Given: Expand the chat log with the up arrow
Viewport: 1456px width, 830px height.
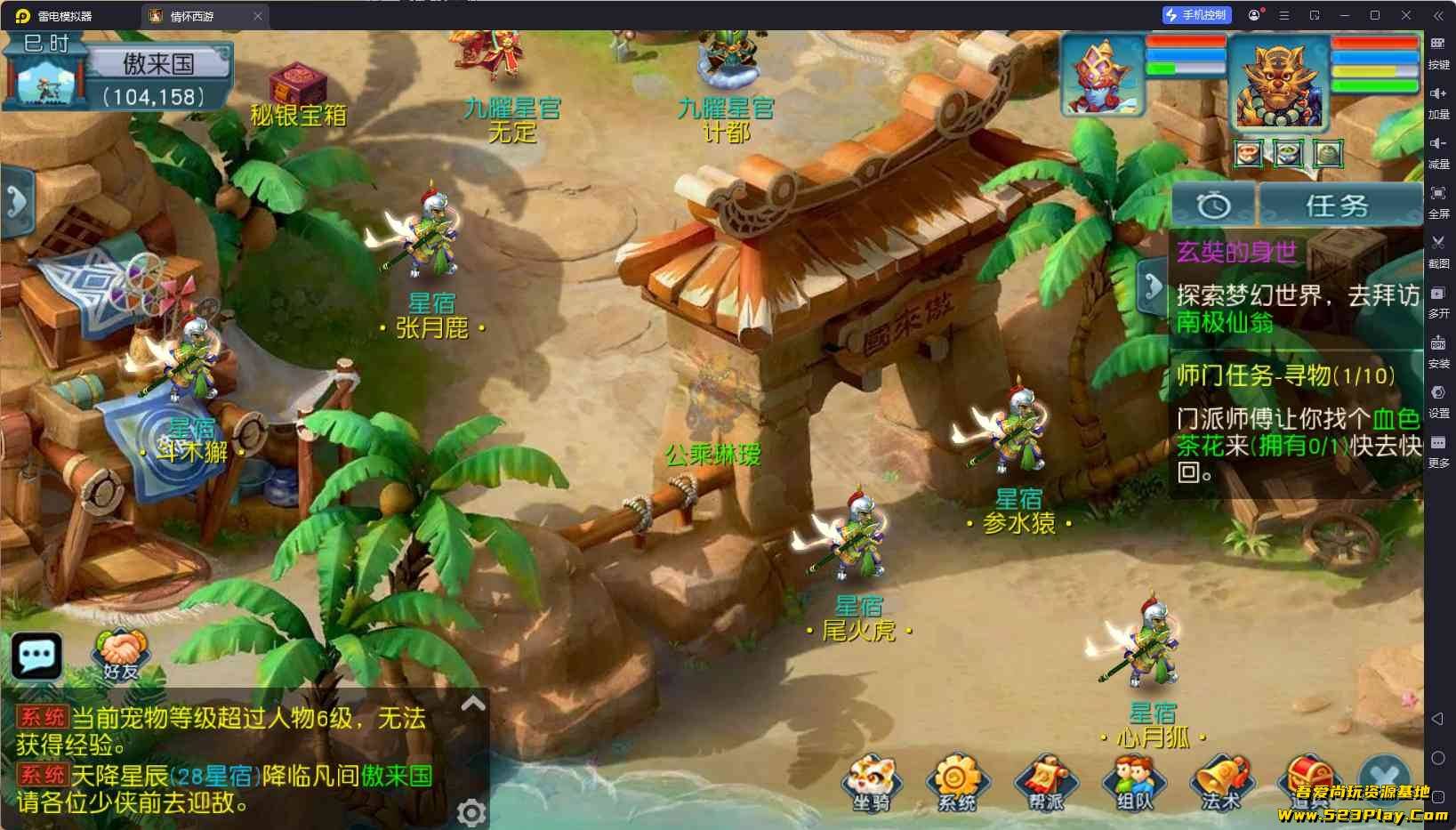Looking at the screenshot, I should [x=473, y=705].
